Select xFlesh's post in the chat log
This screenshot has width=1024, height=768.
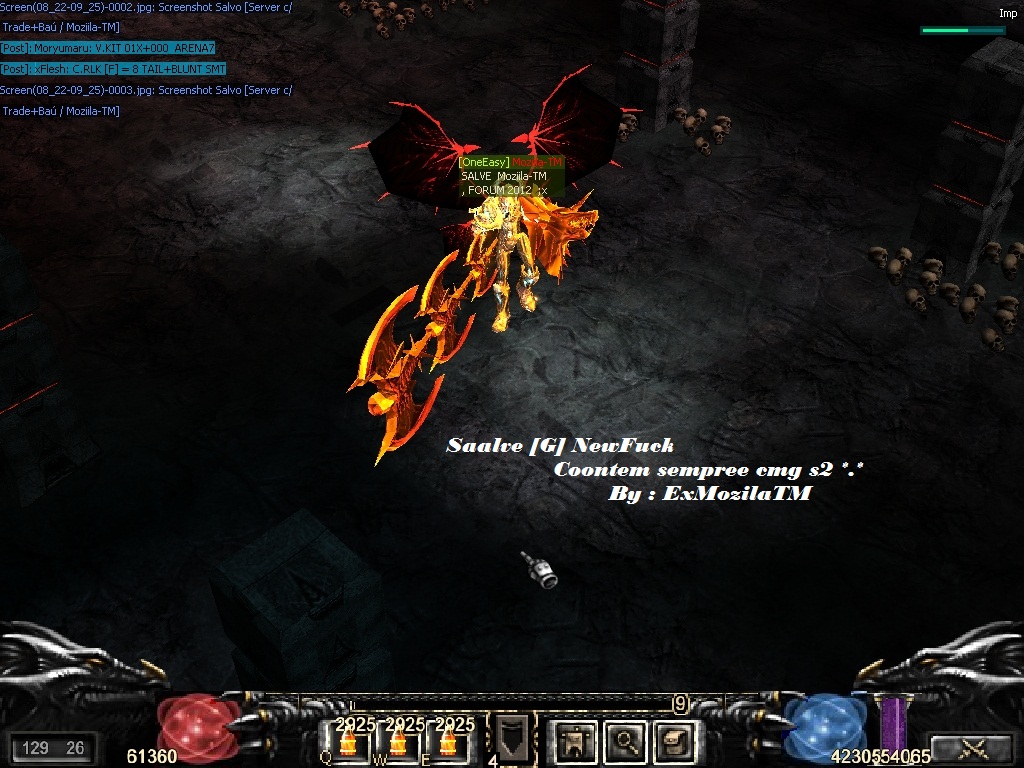pos(113,69)
